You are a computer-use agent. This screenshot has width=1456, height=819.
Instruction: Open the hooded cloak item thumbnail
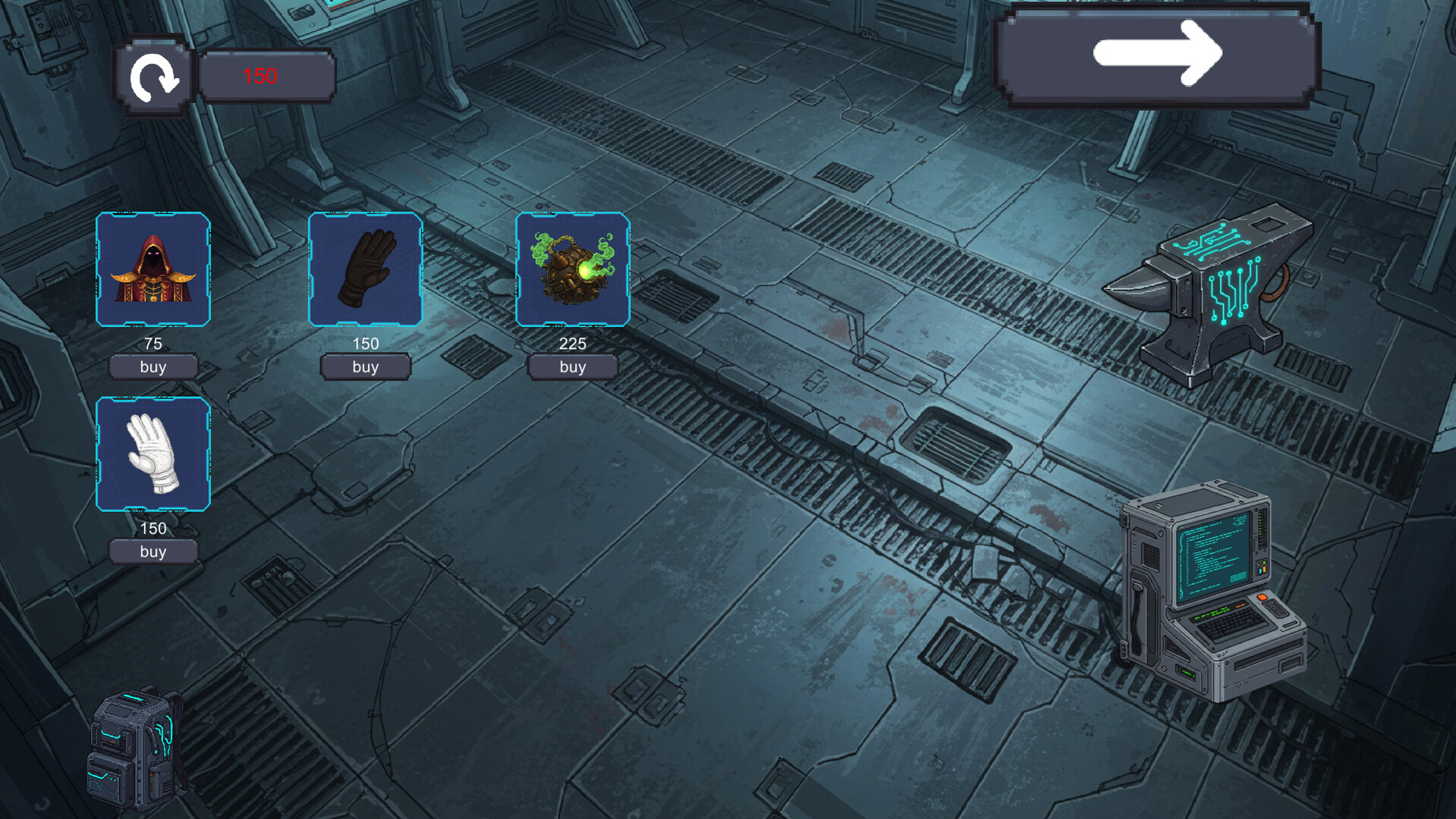tap(153, 270)
